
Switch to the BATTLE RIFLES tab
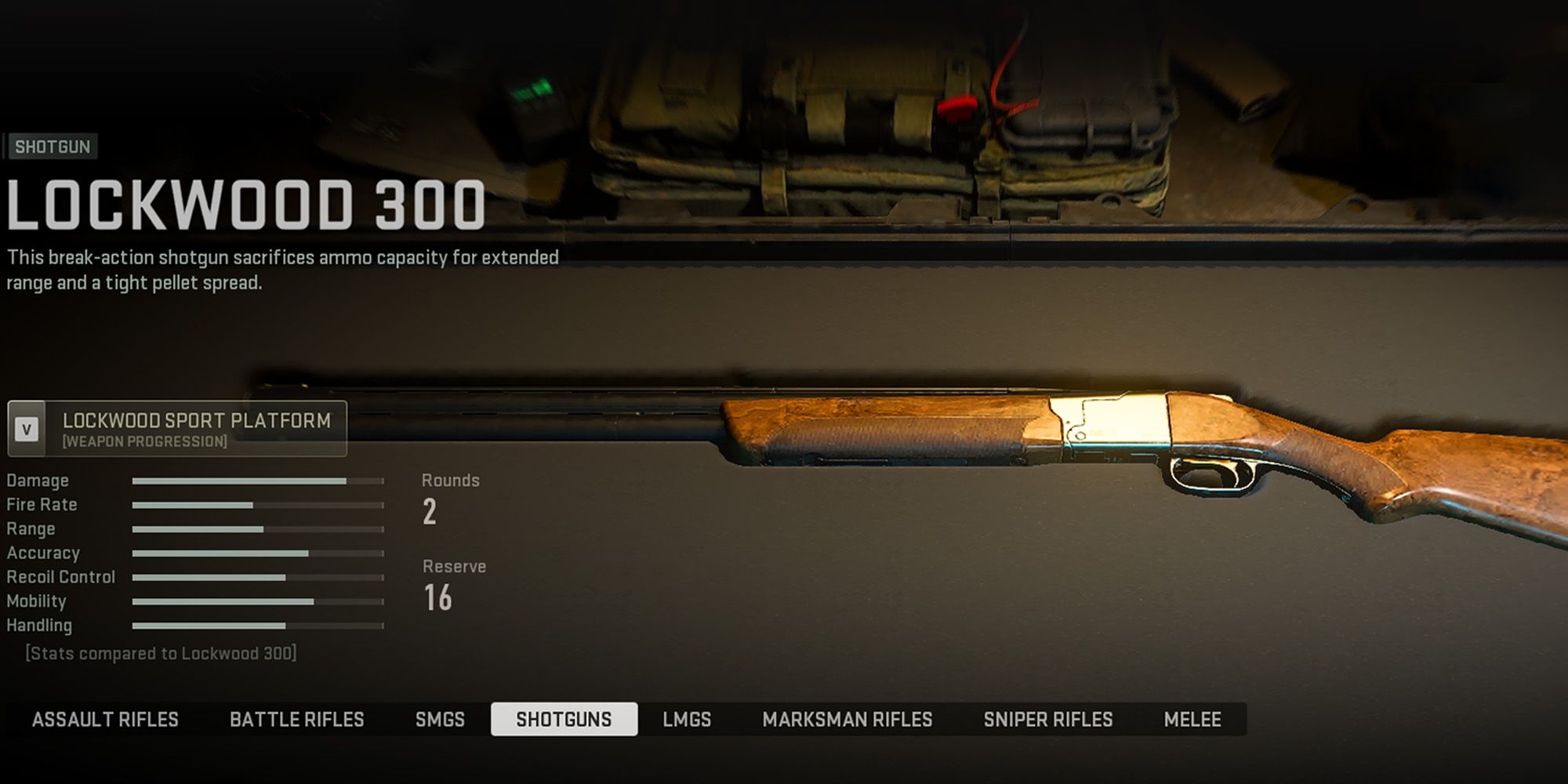click(298, 719)
